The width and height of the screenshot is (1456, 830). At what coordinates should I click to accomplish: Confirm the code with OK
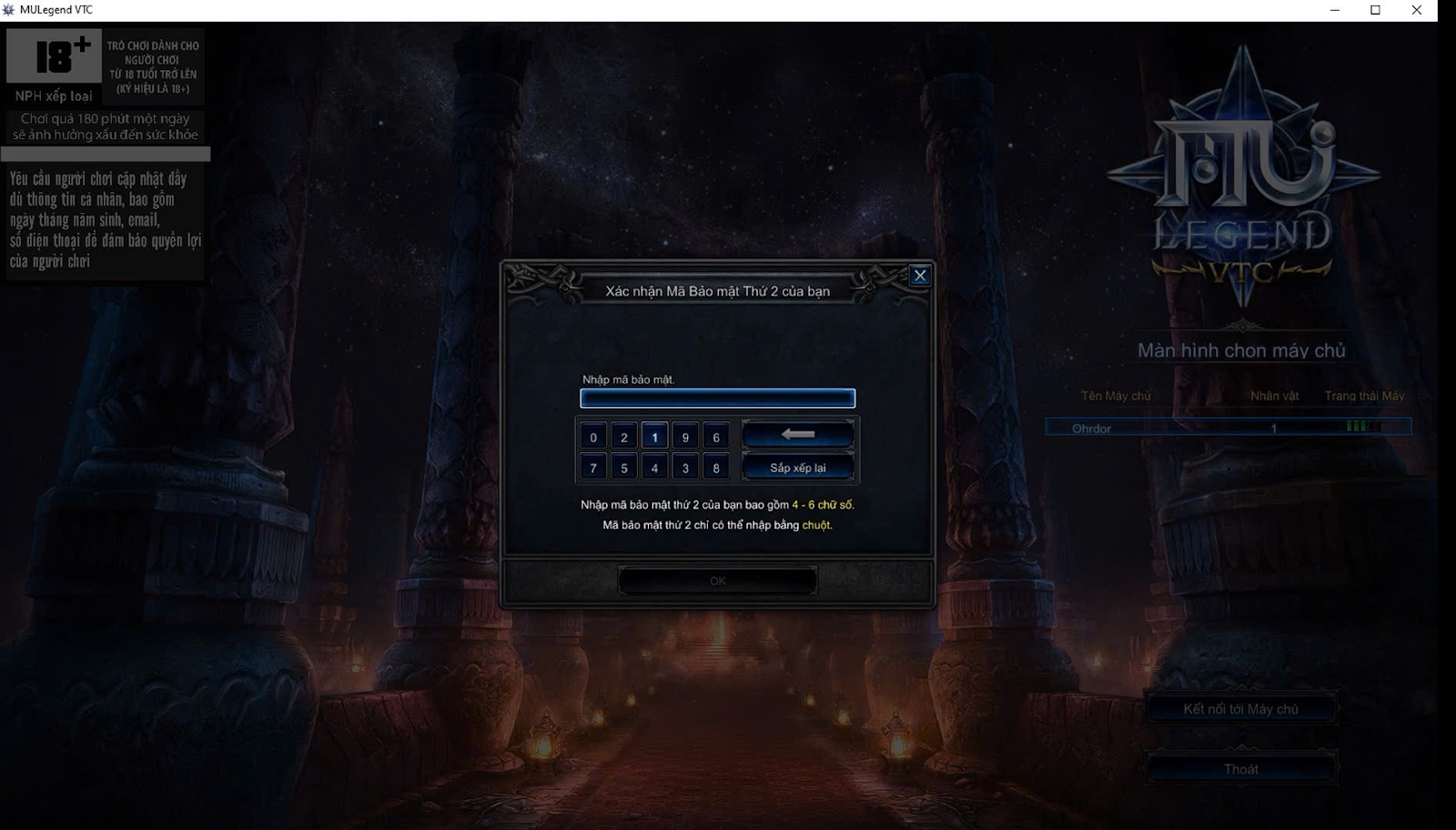pyautogui.click(x=717, y=581)
